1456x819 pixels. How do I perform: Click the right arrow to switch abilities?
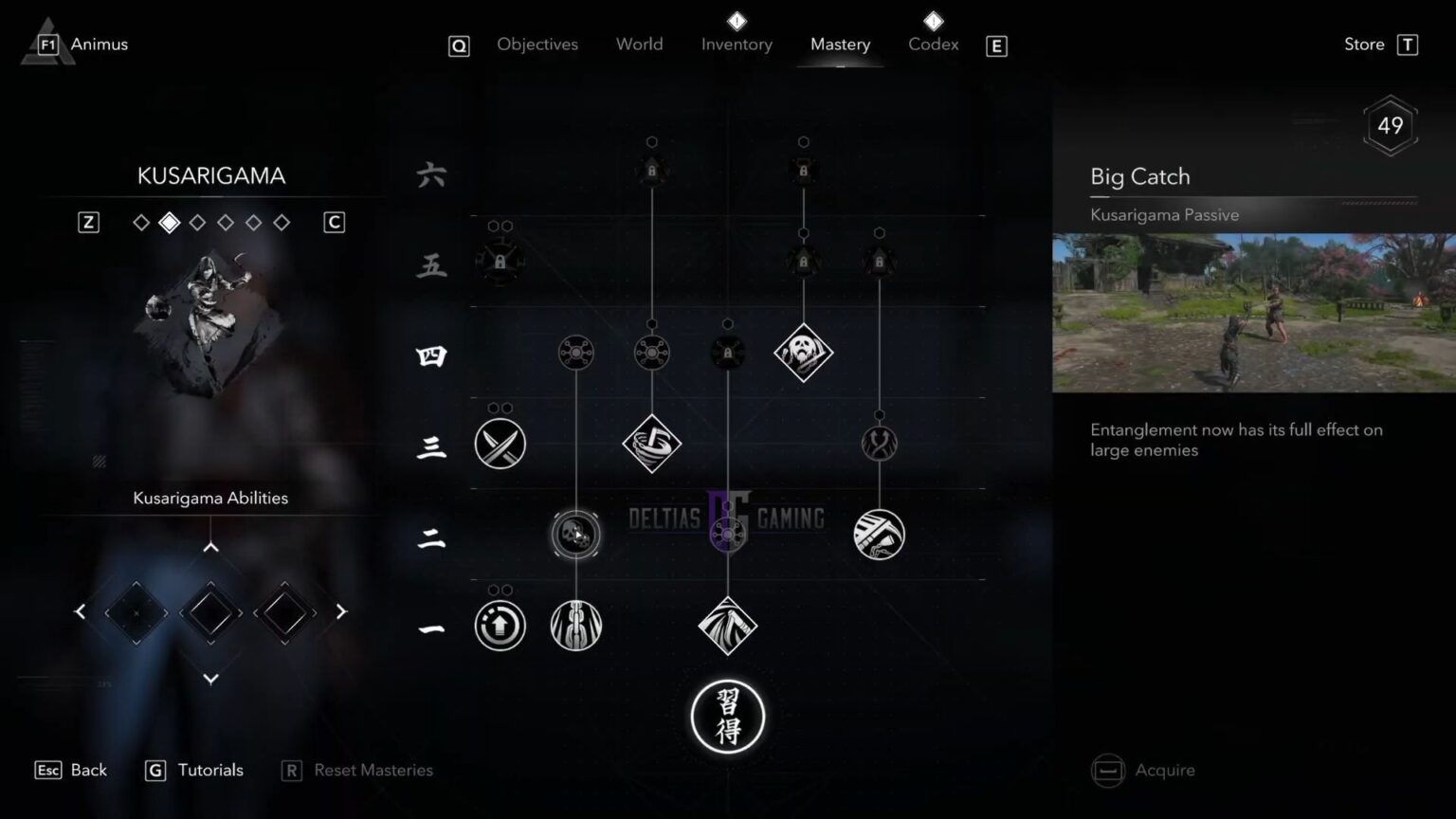coord(340,611)
